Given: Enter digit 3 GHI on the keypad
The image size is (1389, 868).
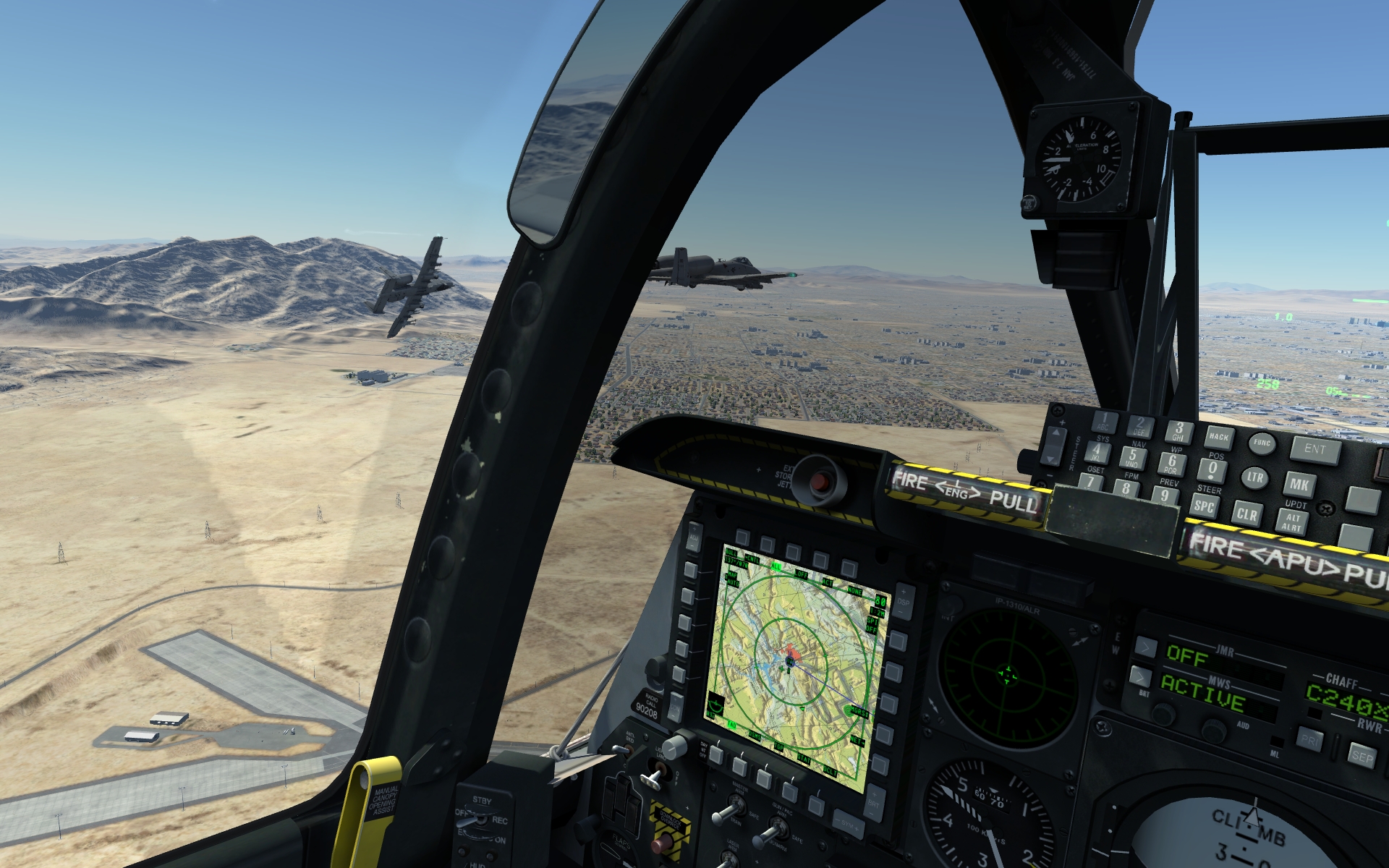Looking at the screenshot, I should 1178,431.
